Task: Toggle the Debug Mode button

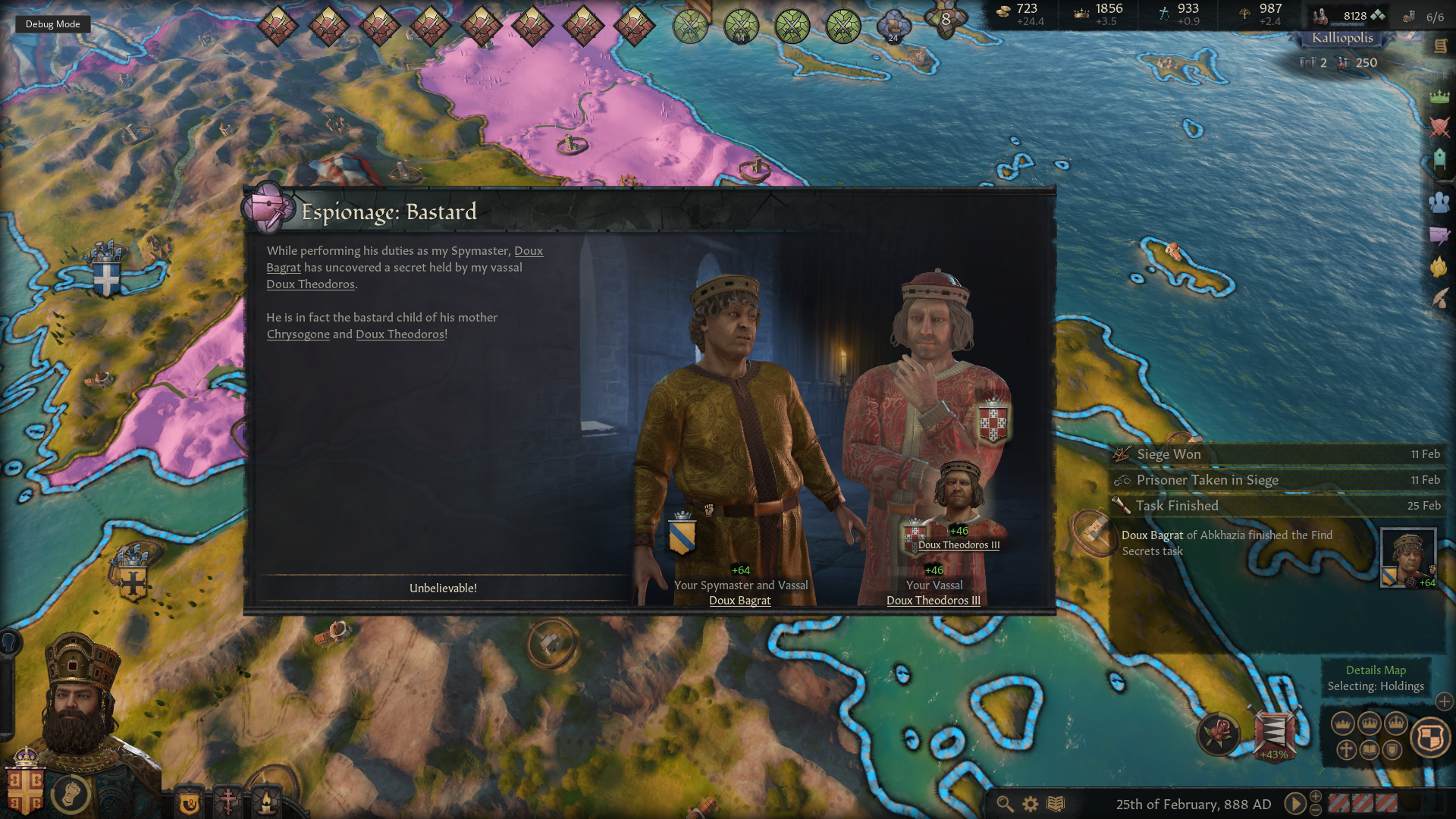Action: (x=52, y=24)
